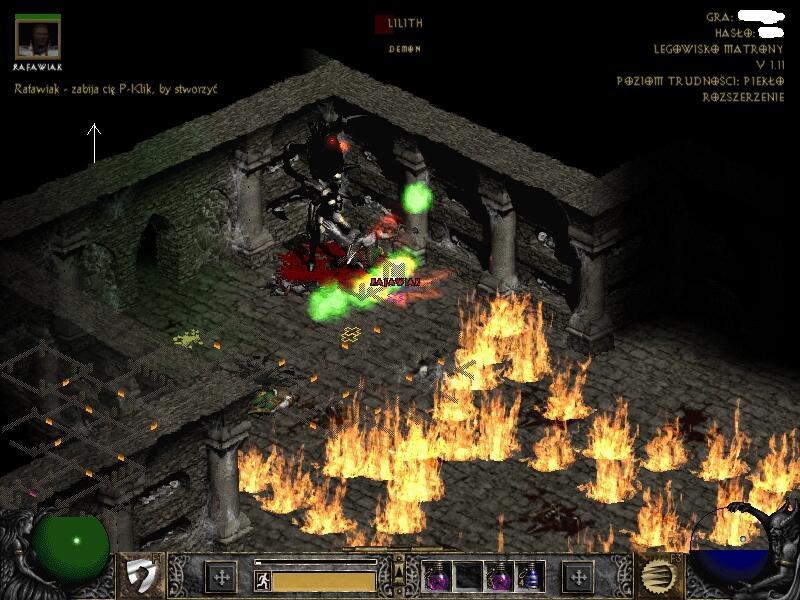Toggle the run/walk button
800x600 pixels.
click(261, 579)
